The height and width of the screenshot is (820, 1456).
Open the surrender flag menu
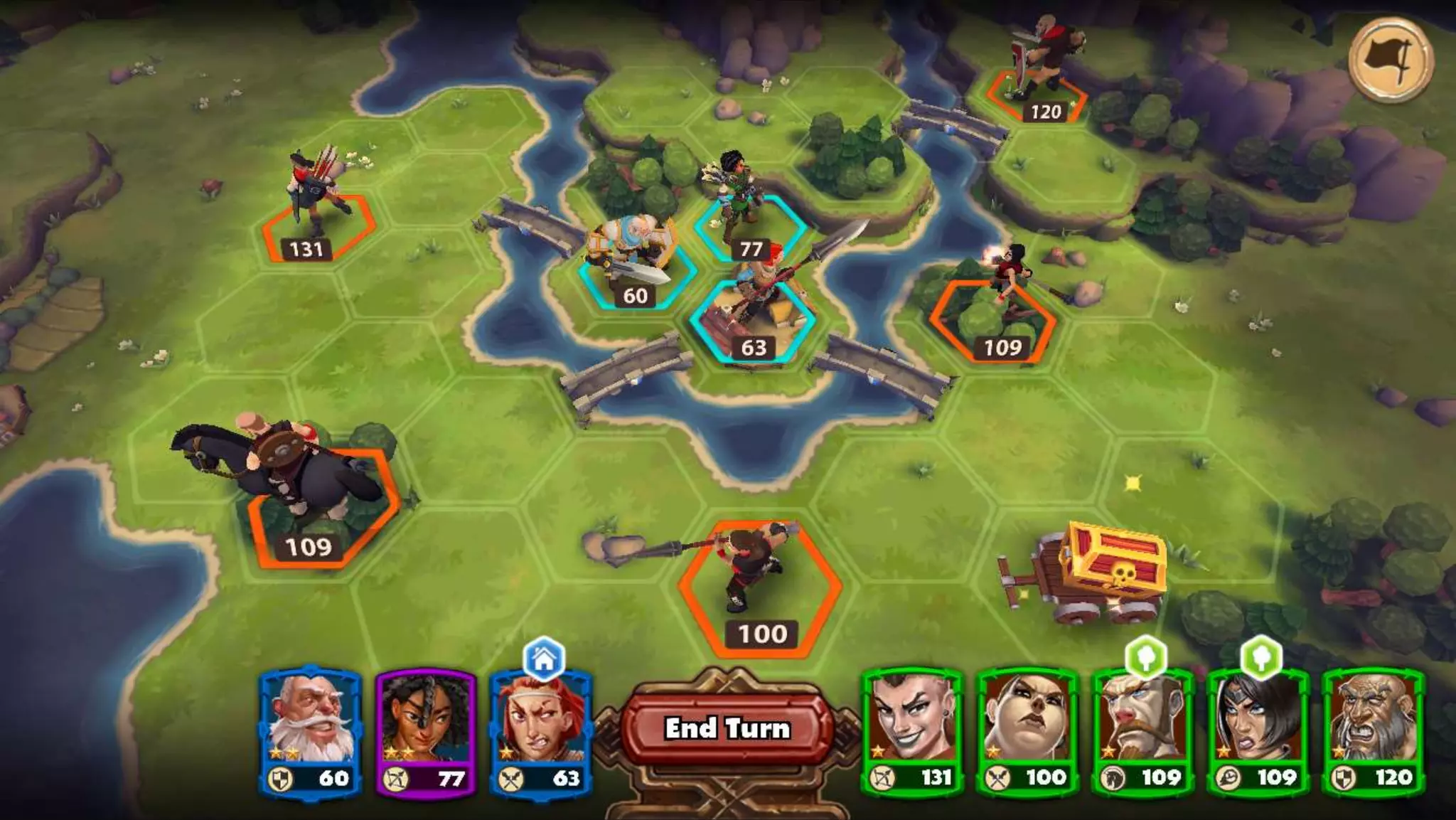click(x=1391, y=60)
